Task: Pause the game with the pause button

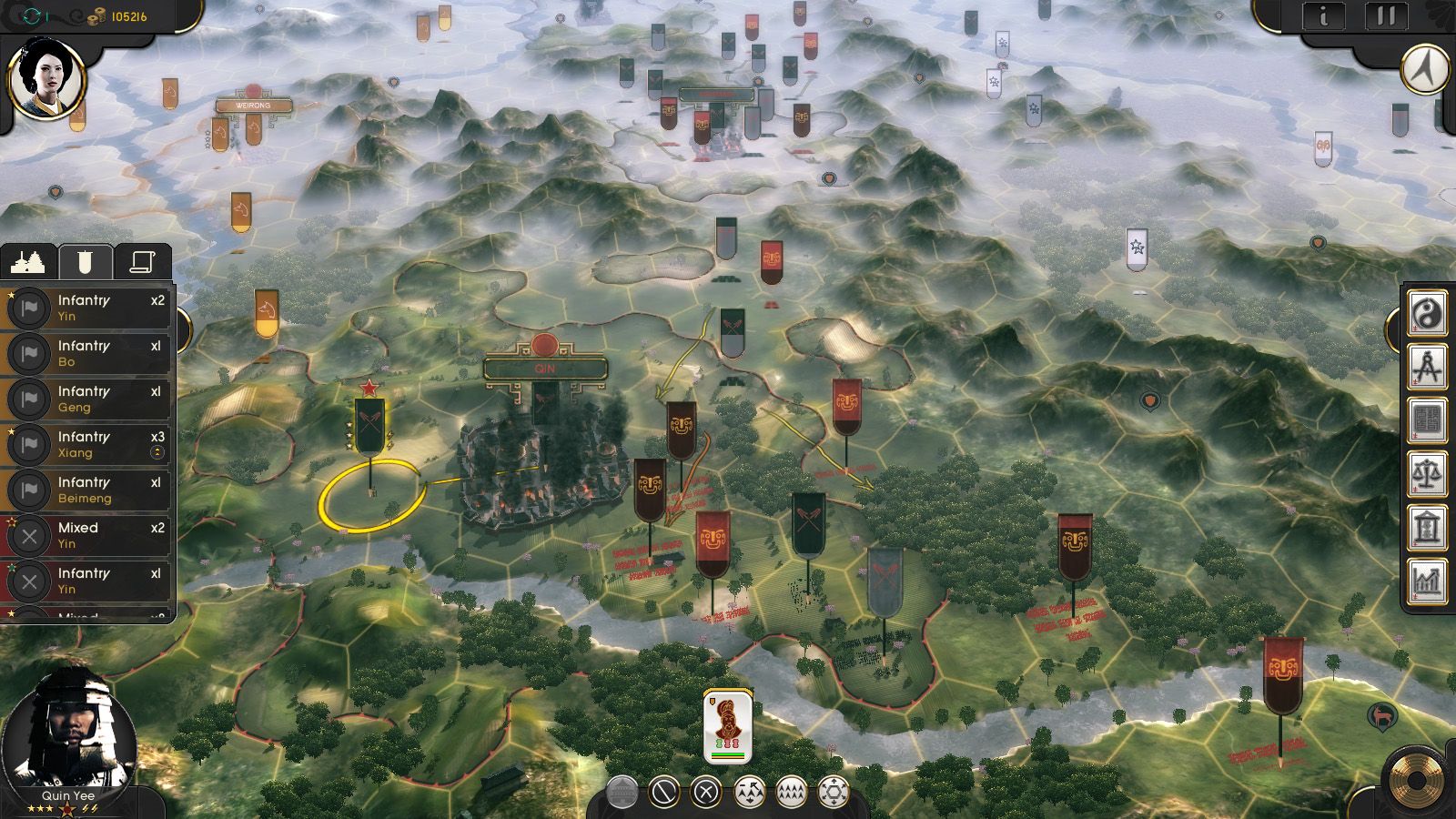Action: (1386, 15)
